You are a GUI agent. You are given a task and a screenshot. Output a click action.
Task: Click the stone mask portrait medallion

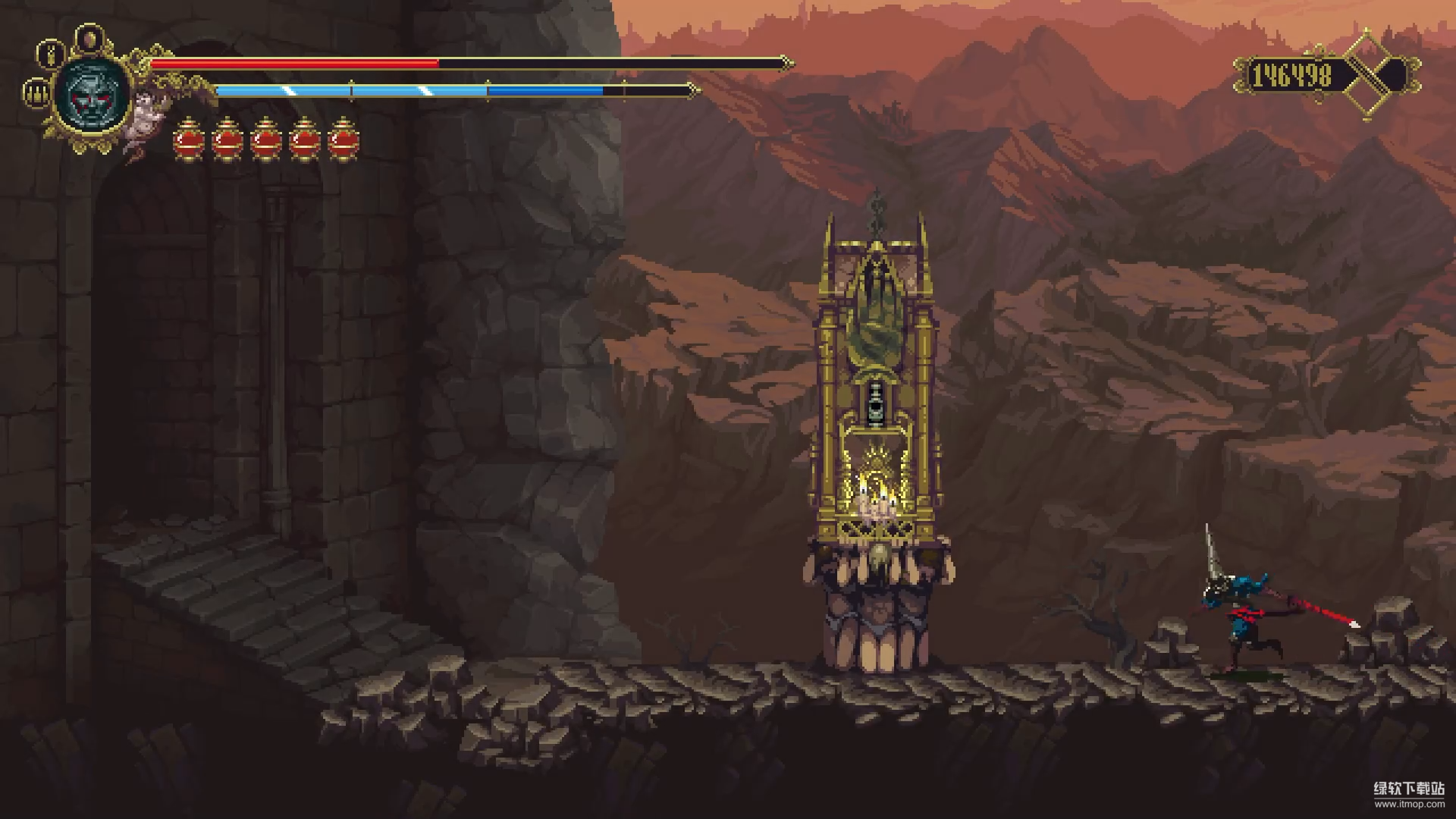[93, 94]
